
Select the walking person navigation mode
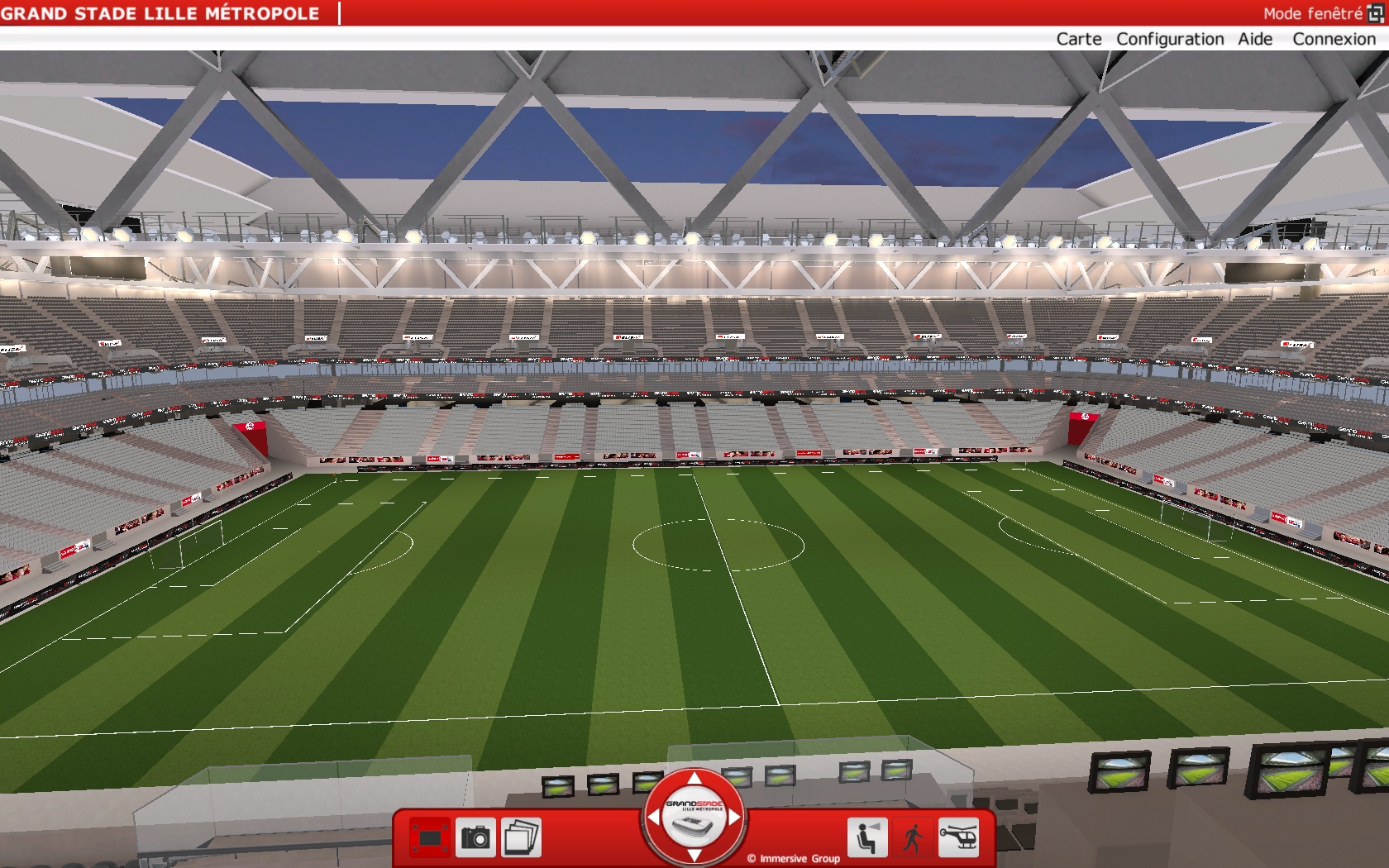tap(913, 837)
